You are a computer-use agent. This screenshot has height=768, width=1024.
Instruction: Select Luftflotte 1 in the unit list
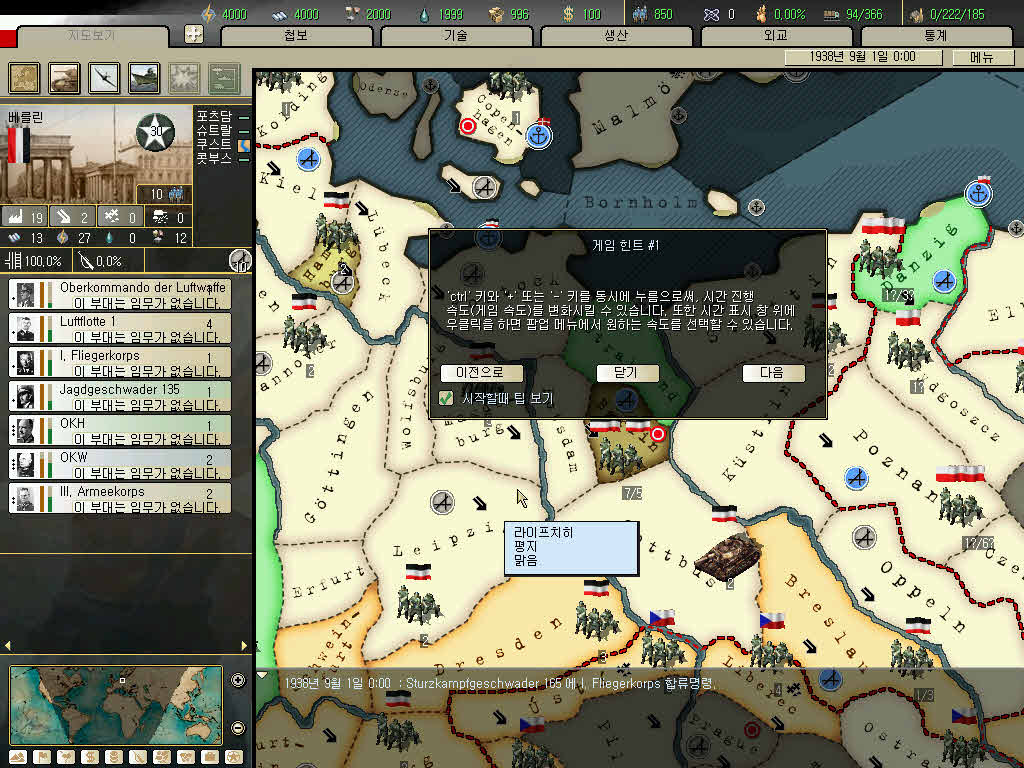coord(121,328)
